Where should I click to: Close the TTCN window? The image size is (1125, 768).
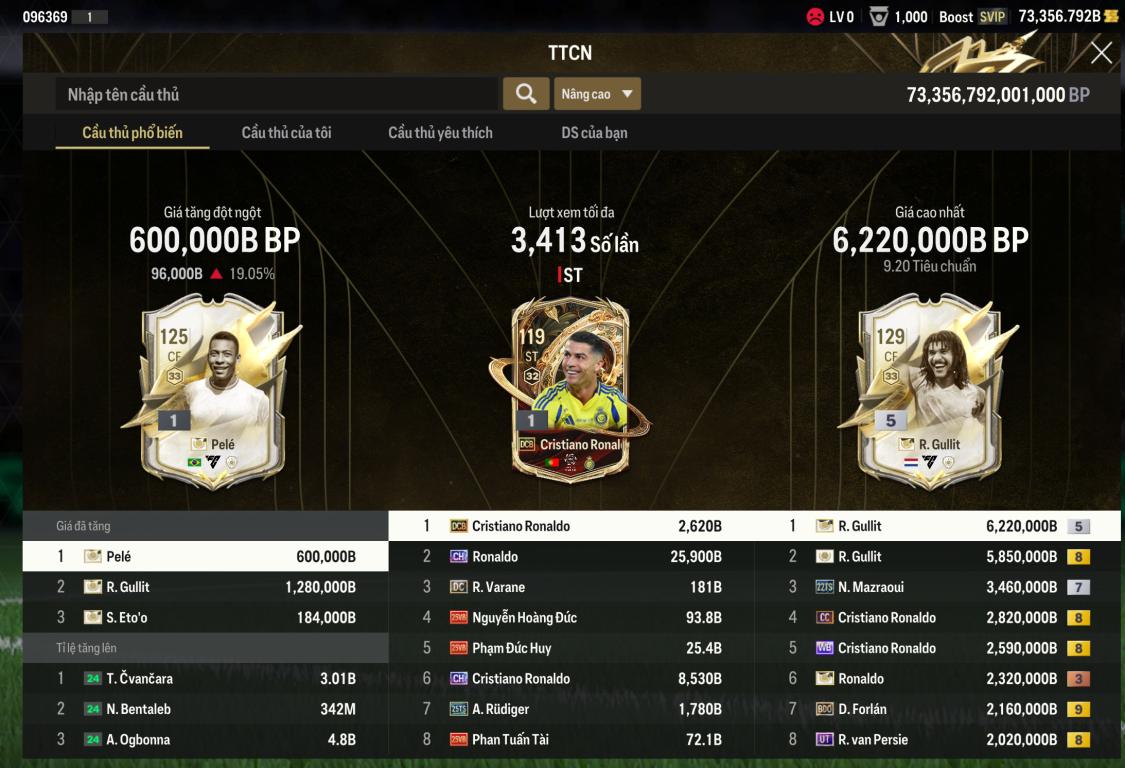[1101, 53]
